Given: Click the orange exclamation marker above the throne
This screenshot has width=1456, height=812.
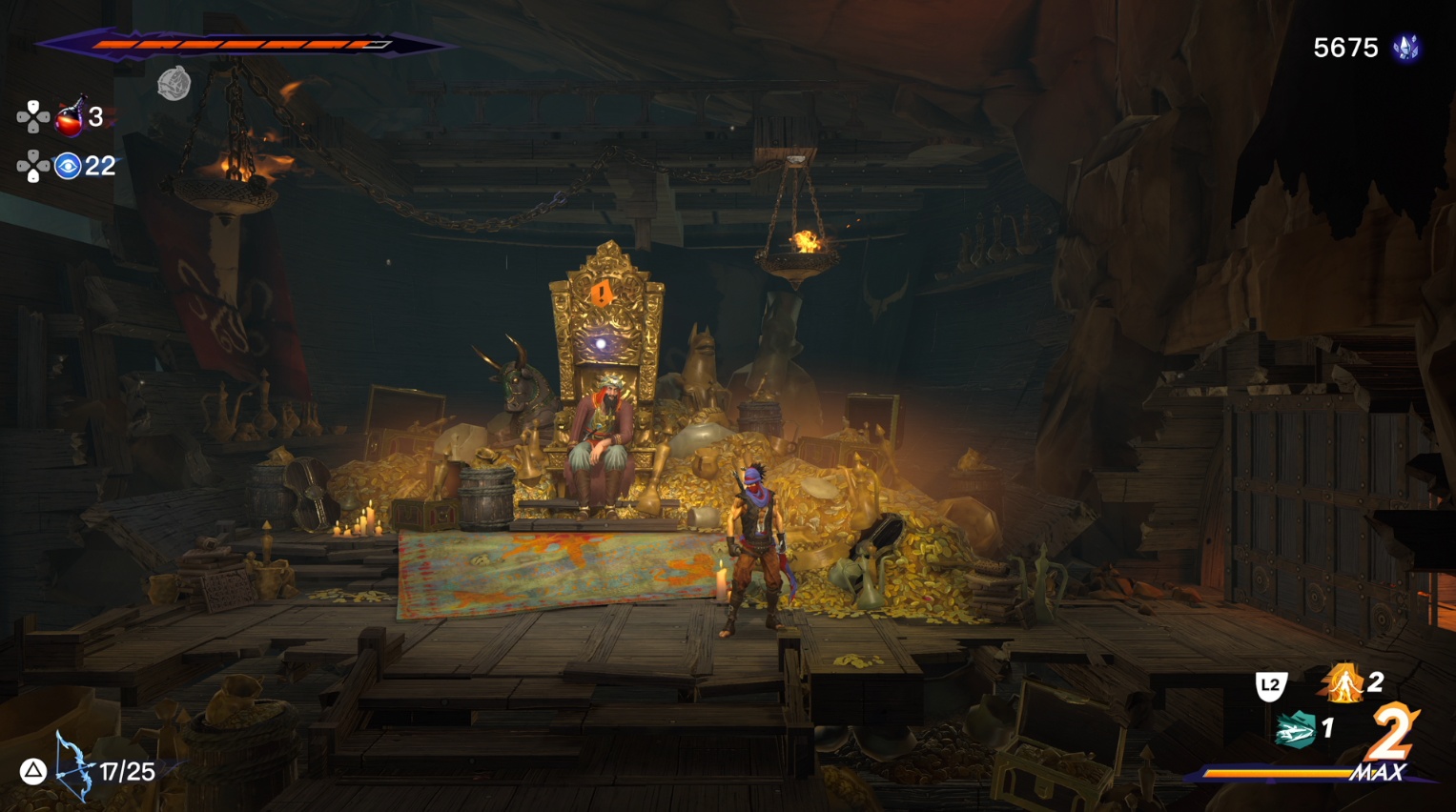Looking at the screenshot, I should click(x=602, y=294).
